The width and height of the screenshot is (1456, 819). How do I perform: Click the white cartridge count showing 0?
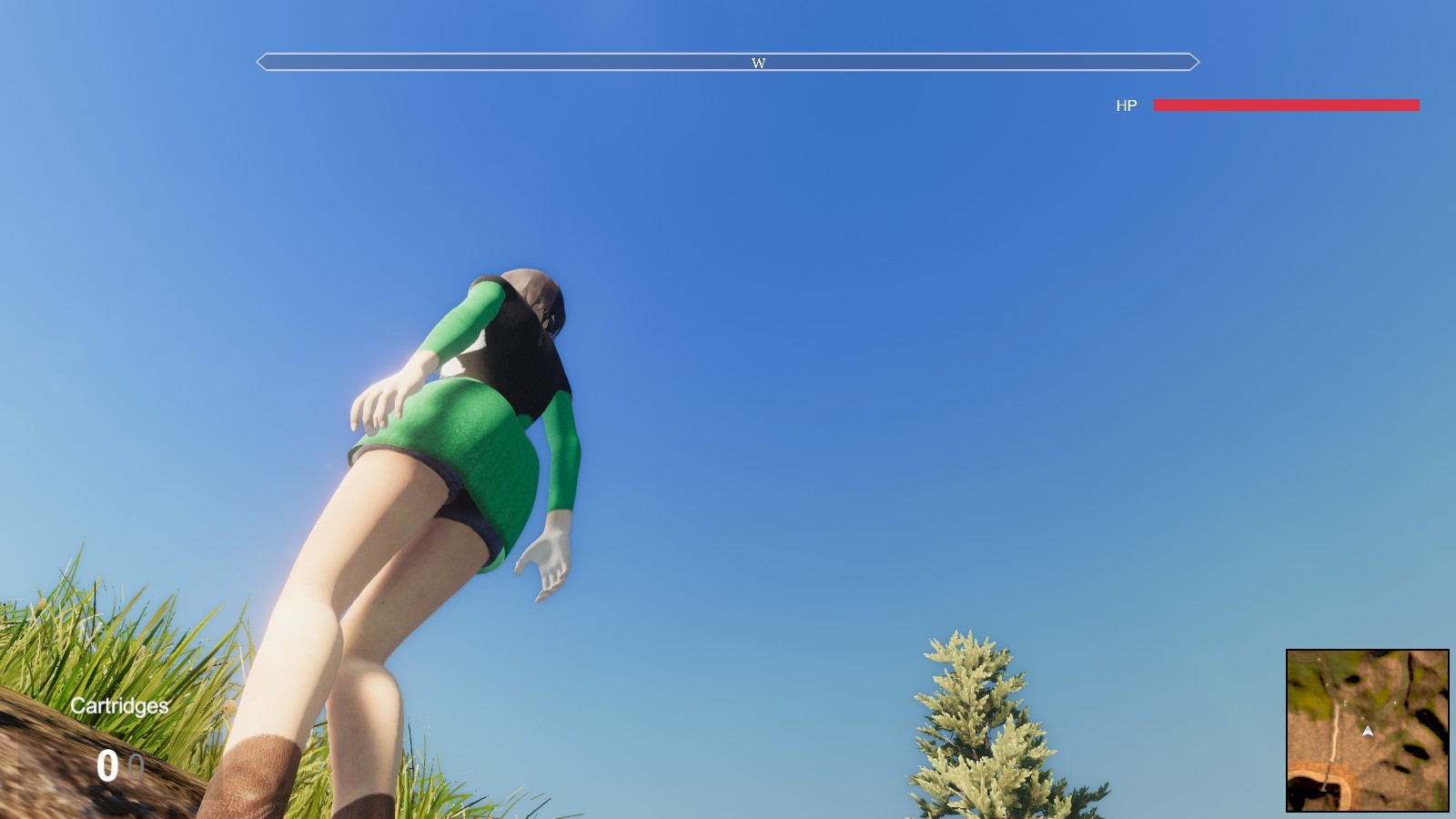(106, 764)
